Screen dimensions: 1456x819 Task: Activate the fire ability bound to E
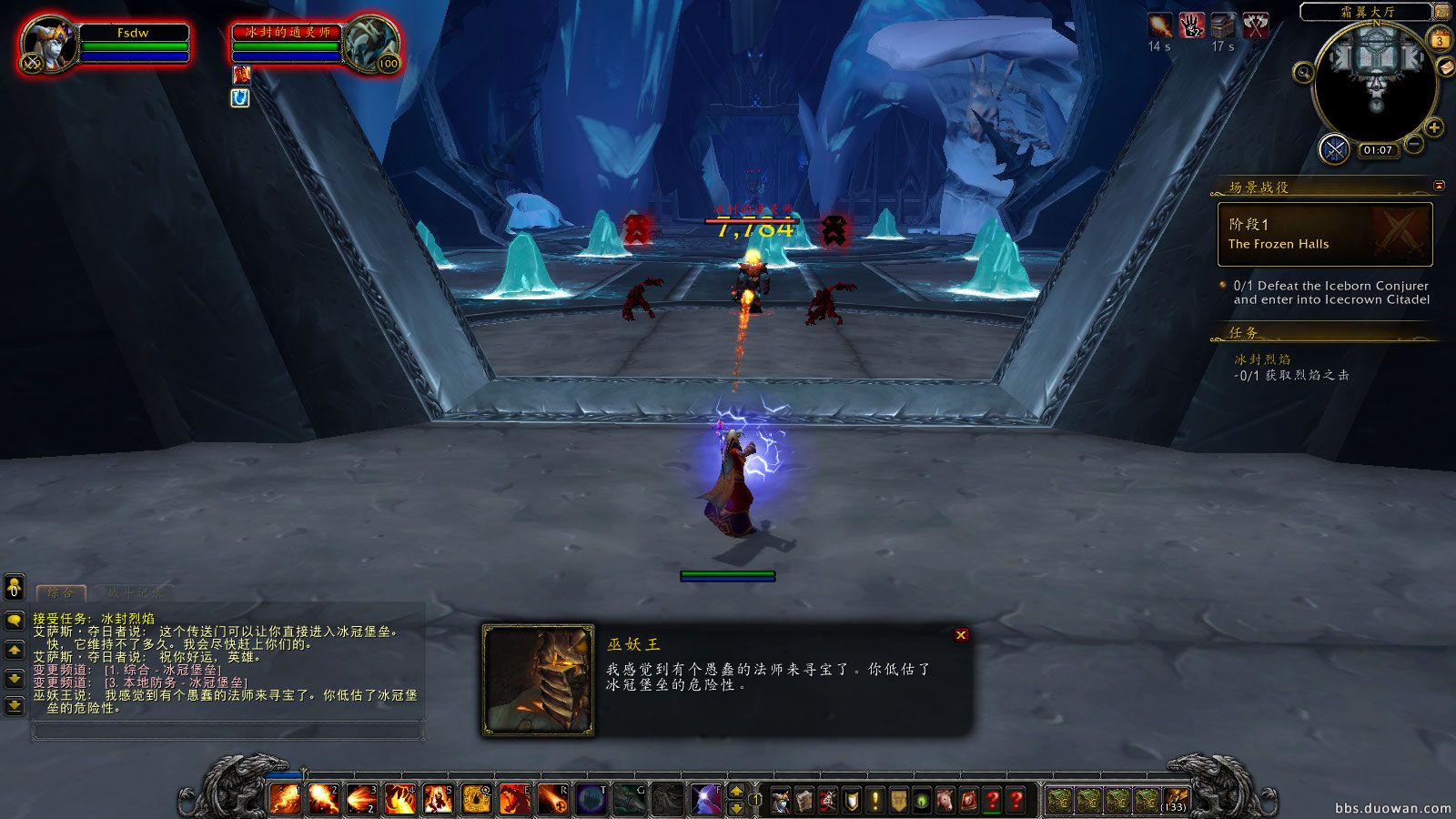point(514,796)
